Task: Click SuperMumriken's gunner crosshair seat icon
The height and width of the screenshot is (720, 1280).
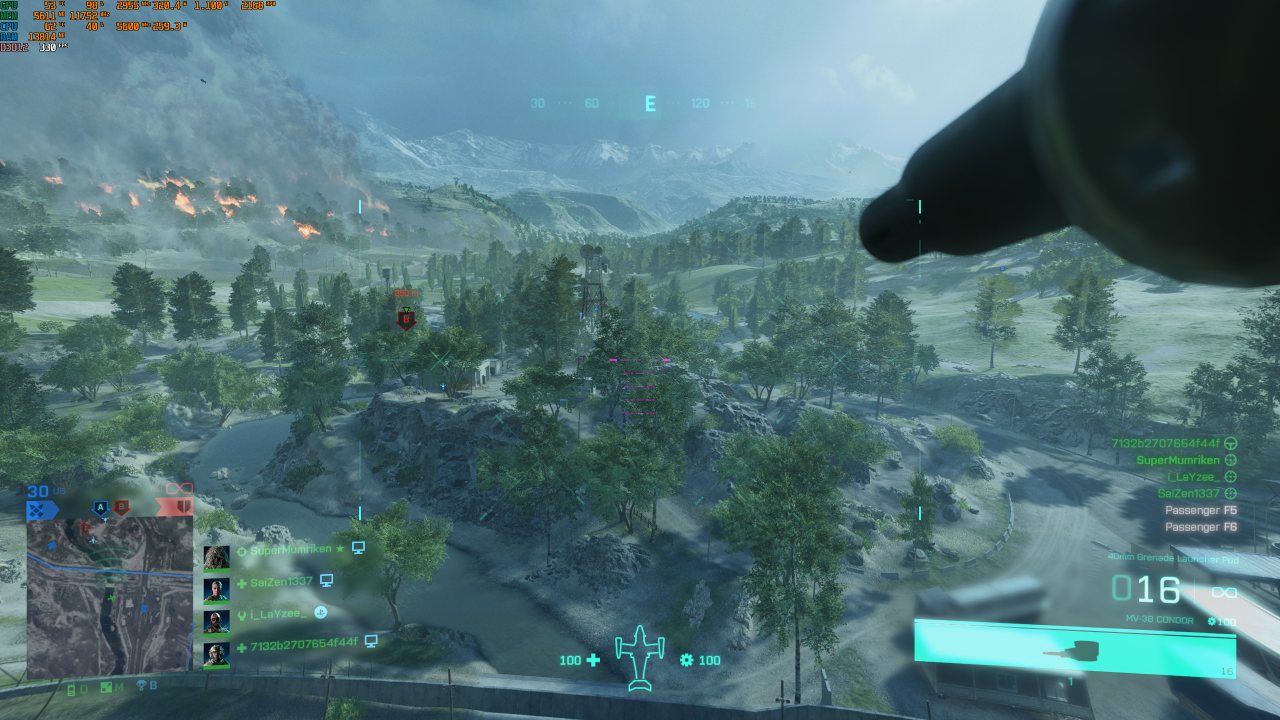Action: [x=1230, y=461]
